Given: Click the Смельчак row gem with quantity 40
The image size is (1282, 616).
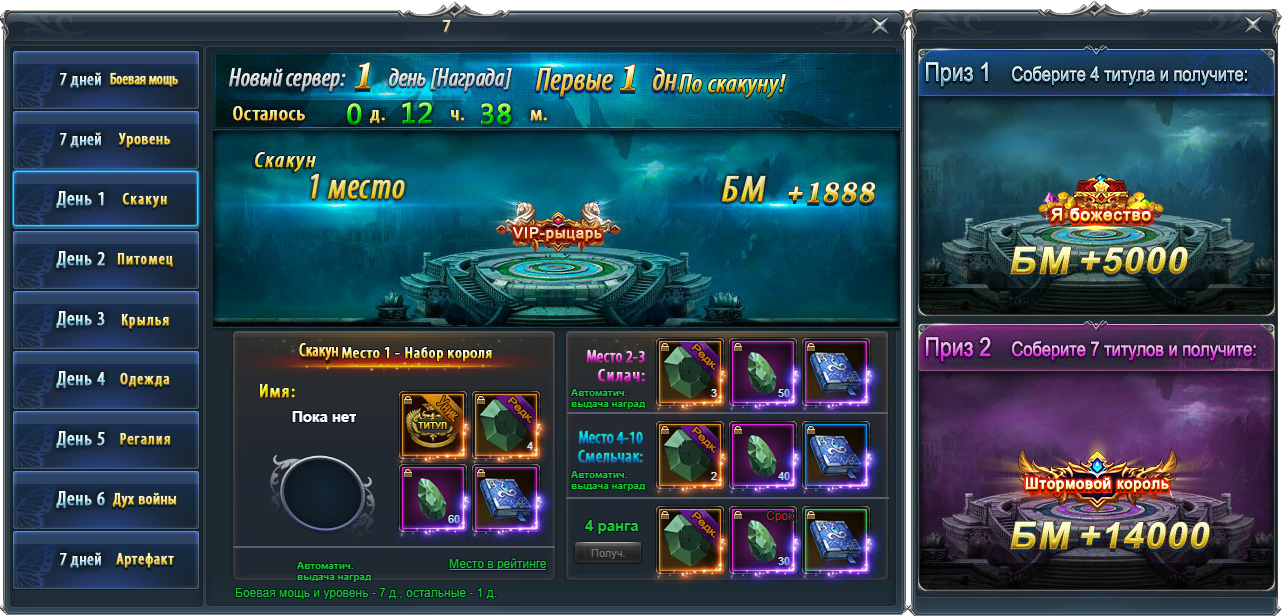Looking at the screenshot, I should pyautogui.click(x=763, y=454).
